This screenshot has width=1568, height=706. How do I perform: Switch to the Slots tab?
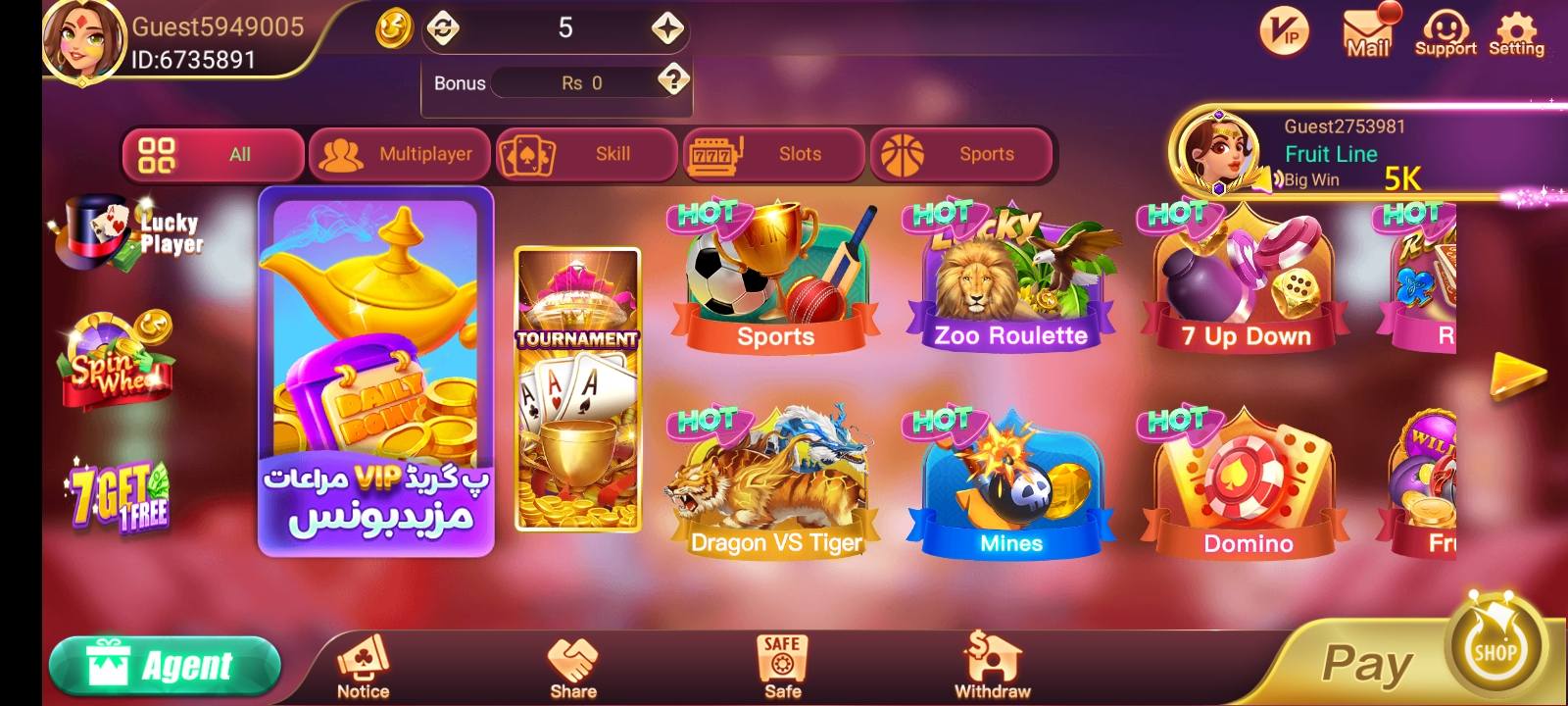point(777,154)
